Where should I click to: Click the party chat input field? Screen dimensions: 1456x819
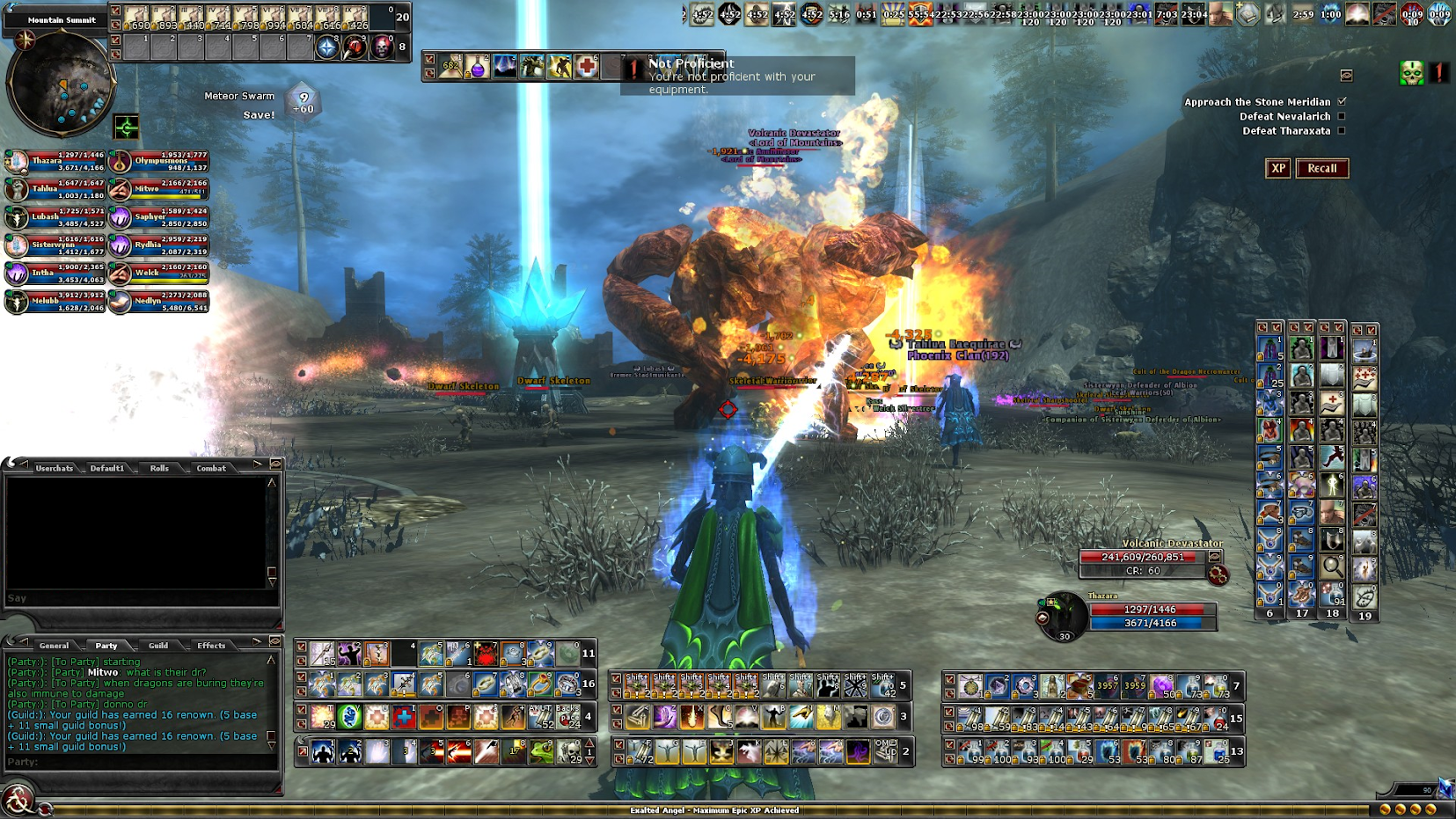click(x=141, y=762)
